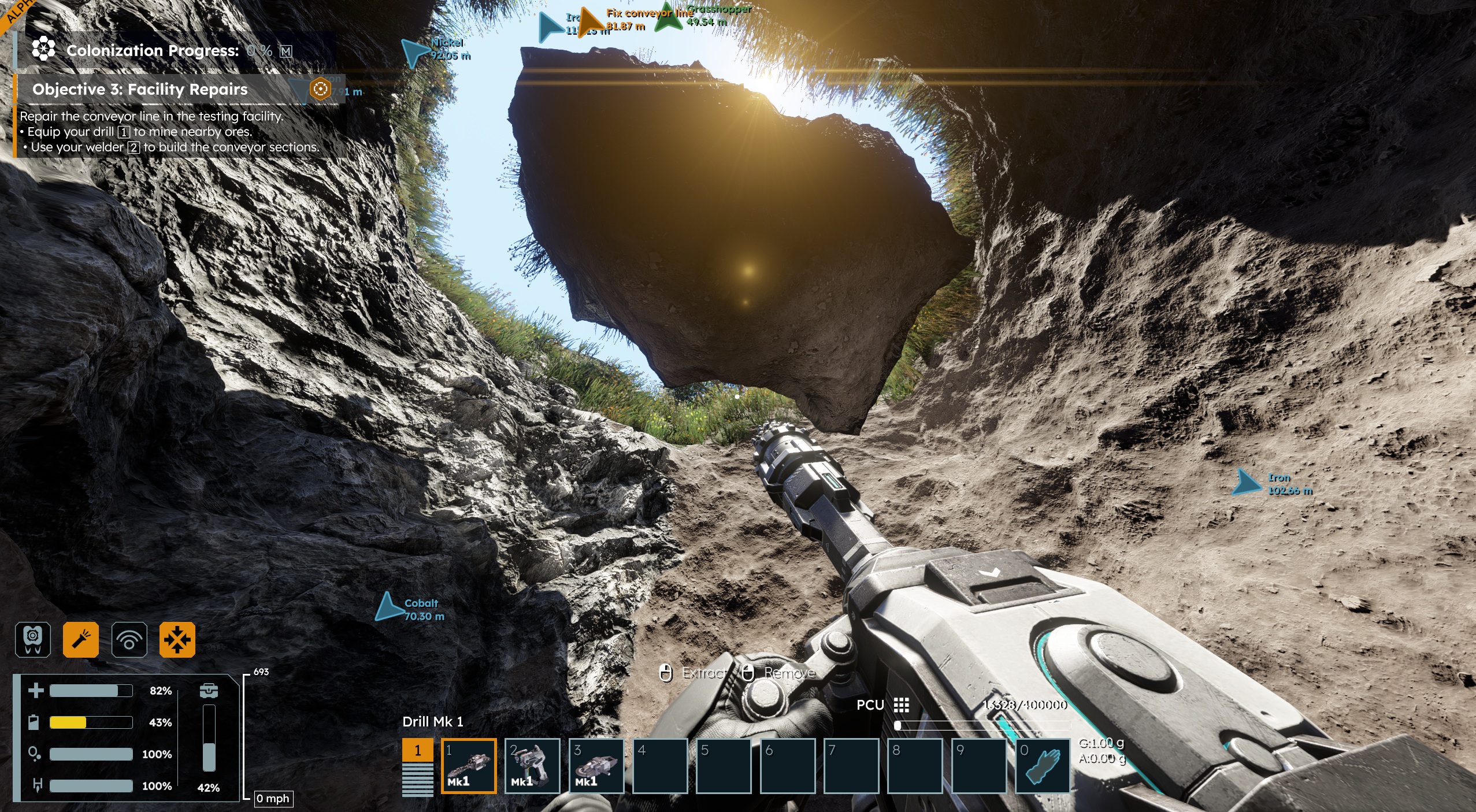This screenshot has width=1476, height=812.
Task: Click the Iron waypoint marker at 102.66 m
Action: (1246, 483)
